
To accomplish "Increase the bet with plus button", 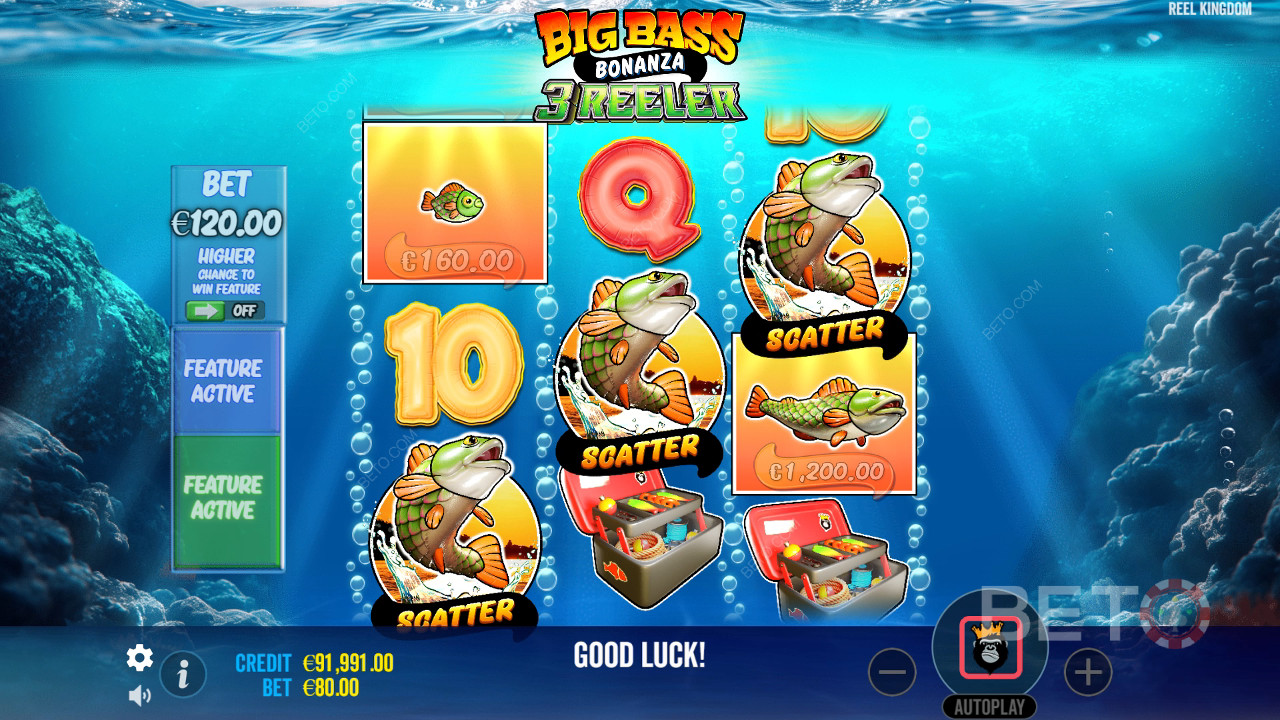I will pyautogui.click(x=1088, y=674).
